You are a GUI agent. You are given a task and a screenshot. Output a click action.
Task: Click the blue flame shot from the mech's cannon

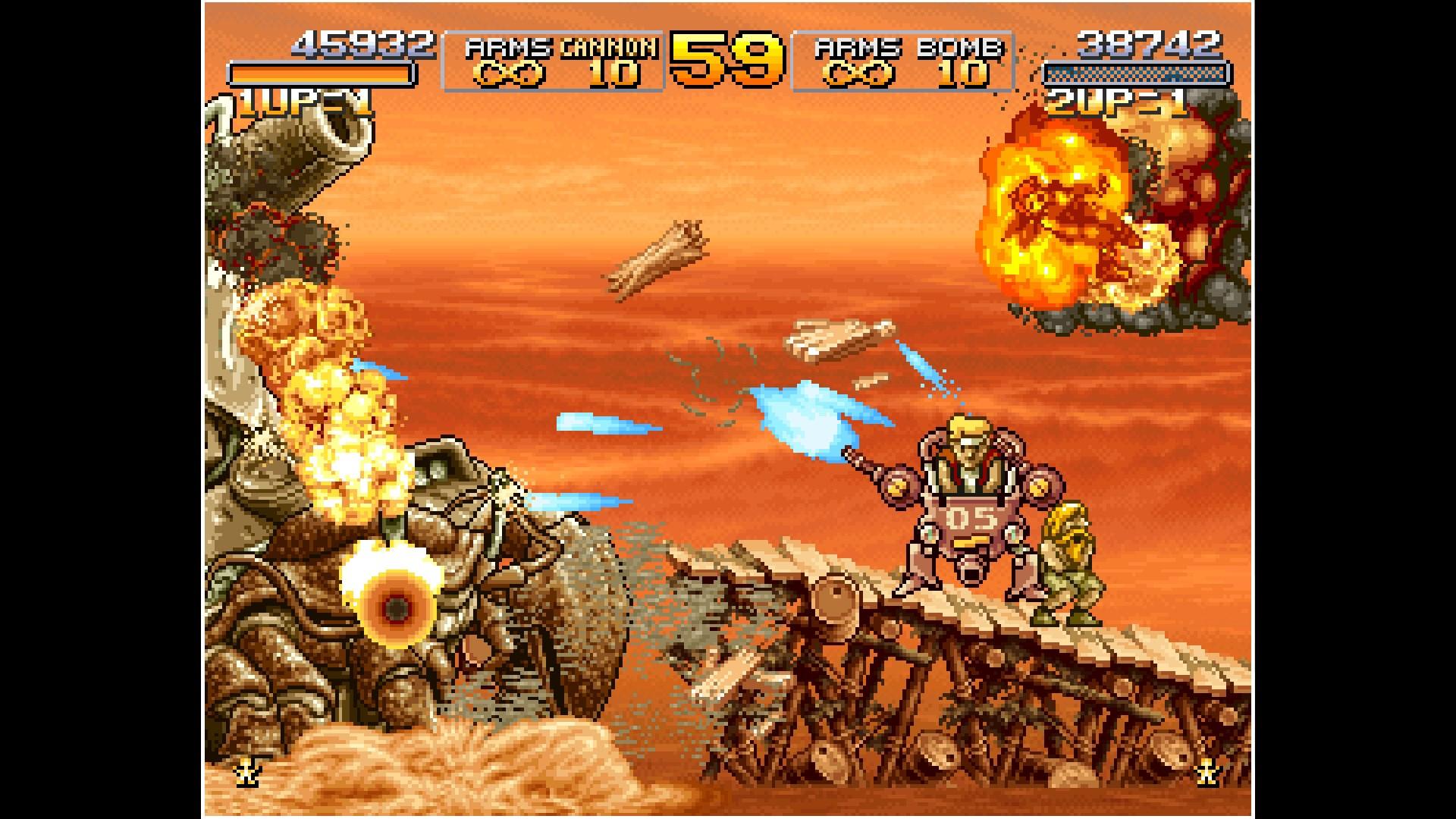(x=811, y=417)
